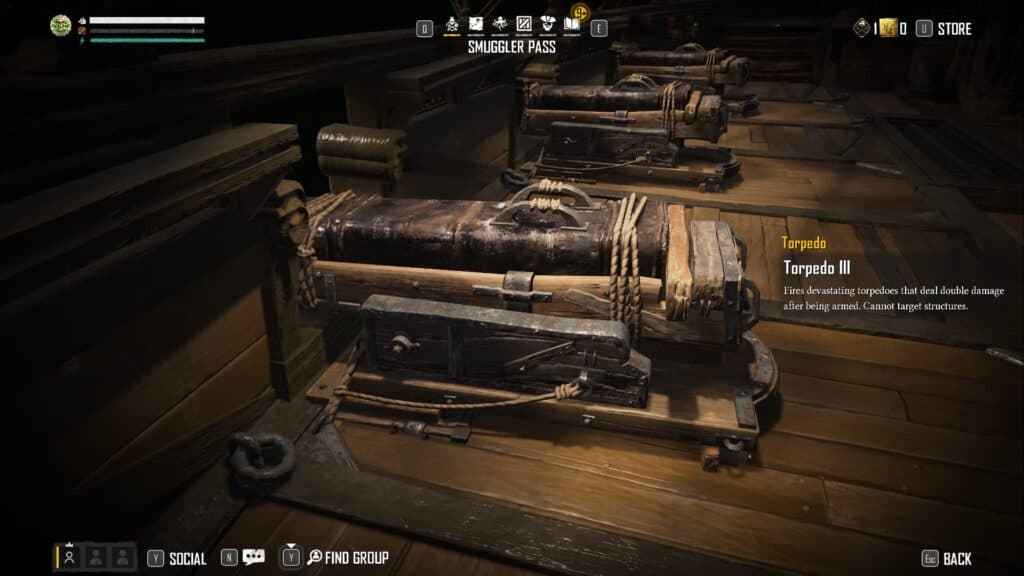Open the Store
This screenshot has width=1024, height=576.
[953, 29]
